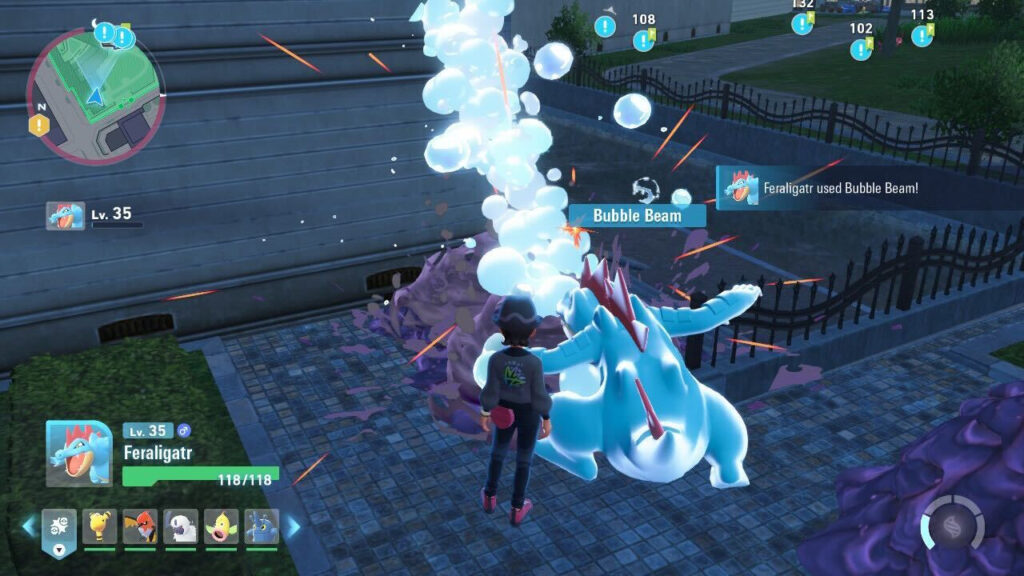Select the white Absol party slot
Screen dimensions: 1024x576
[180, 526]
